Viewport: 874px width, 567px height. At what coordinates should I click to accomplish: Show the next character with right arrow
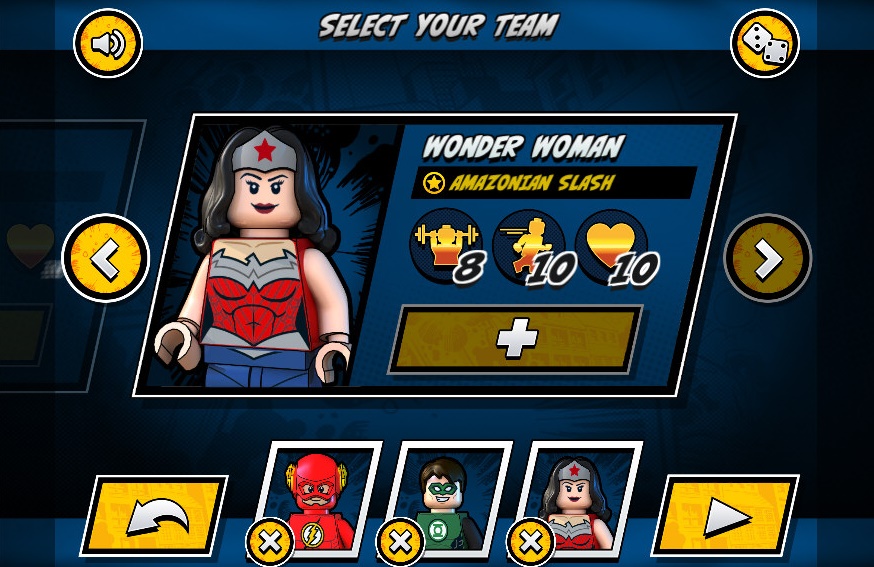point(767,259)
